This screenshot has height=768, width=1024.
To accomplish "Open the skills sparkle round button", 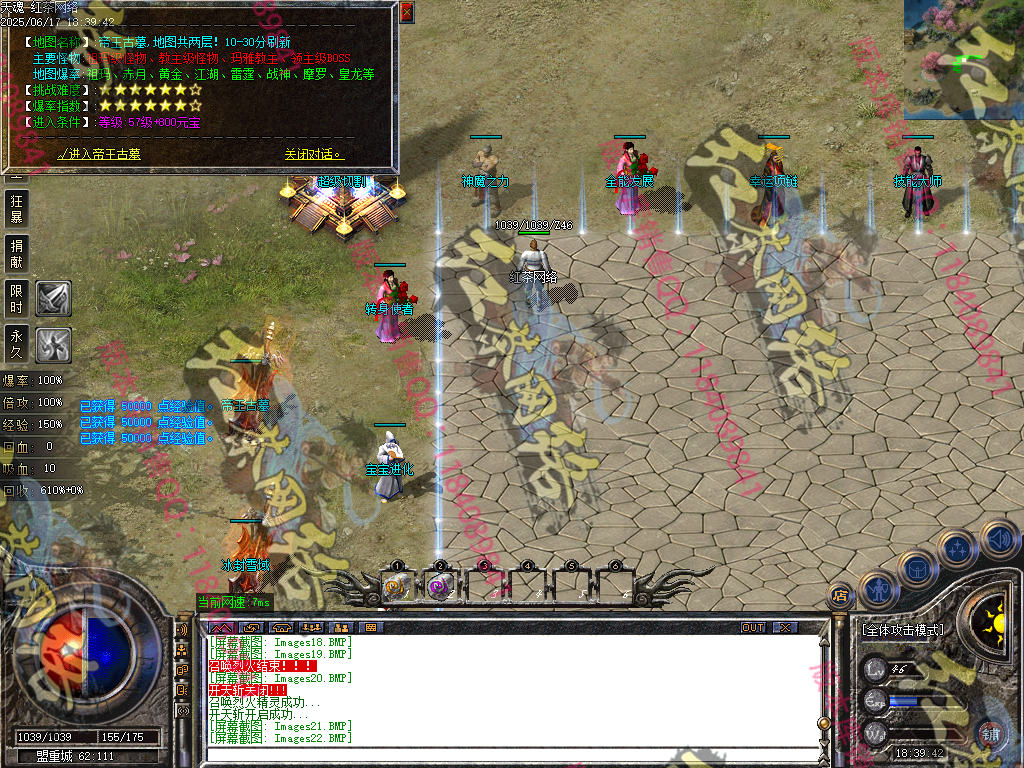I will tap(957, 548).
